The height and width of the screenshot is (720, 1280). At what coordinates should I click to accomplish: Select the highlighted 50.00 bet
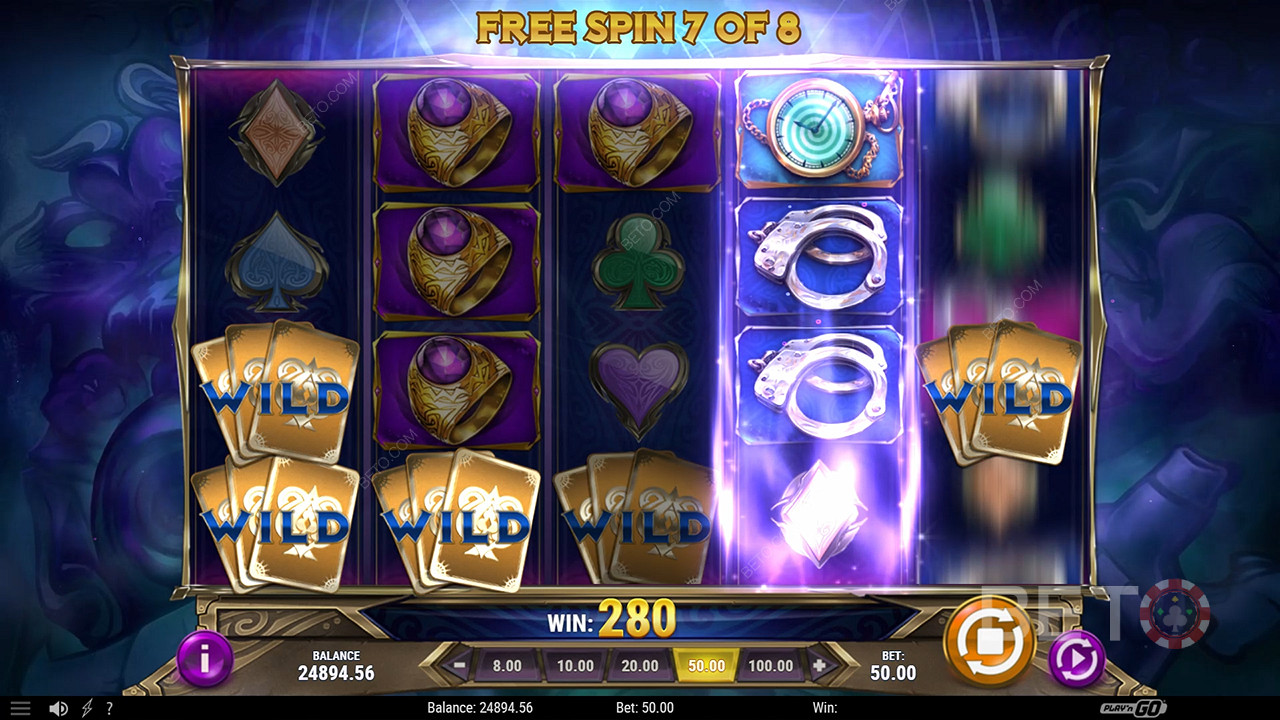706,665
